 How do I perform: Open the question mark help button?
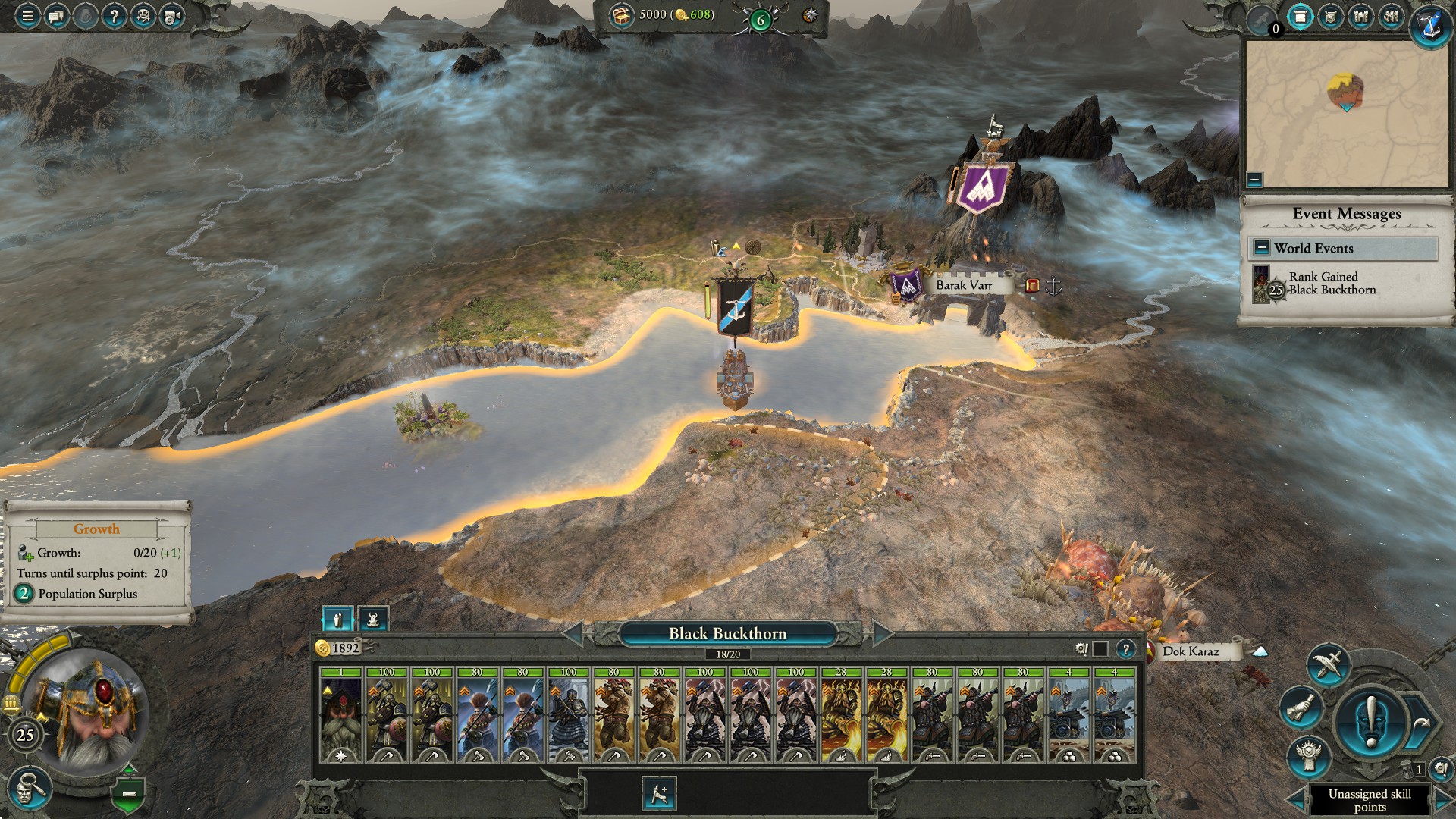[114, 16]
